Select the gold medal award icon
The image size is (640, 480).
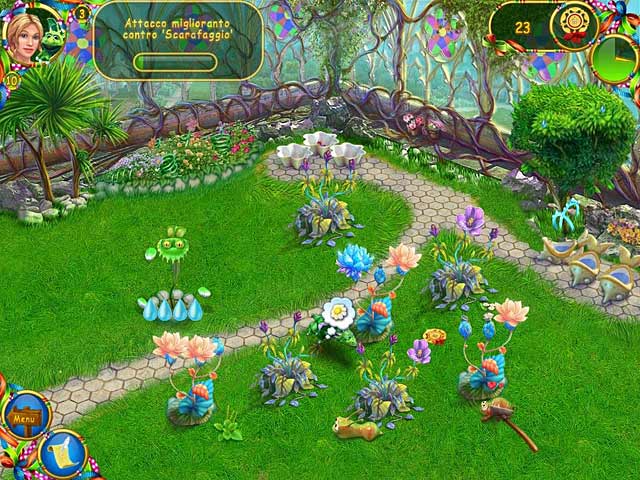point(574,23)
